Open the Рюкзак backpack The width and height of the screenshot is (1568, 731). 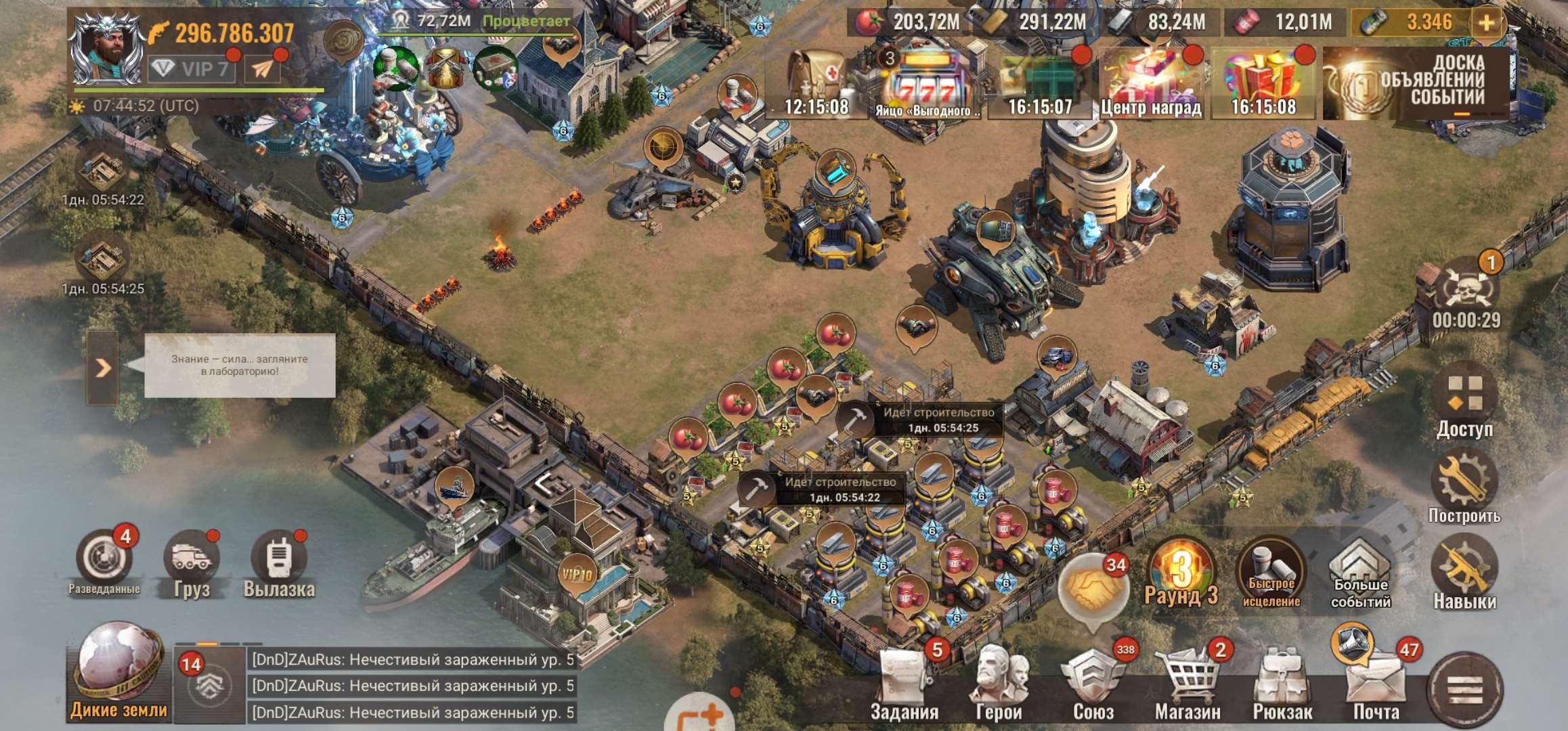(x=1282, y=685)
